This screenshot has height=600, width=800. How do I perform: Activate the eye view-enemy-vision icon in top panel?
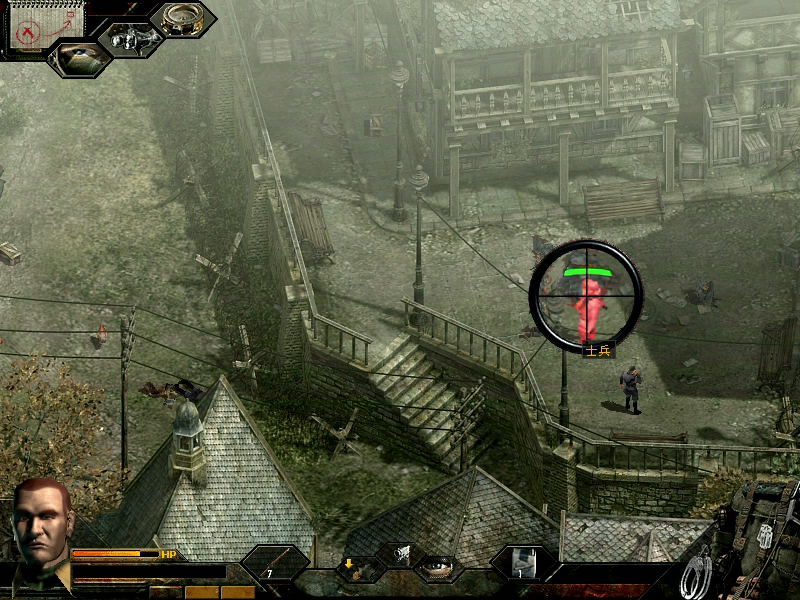tap(80, 58)
